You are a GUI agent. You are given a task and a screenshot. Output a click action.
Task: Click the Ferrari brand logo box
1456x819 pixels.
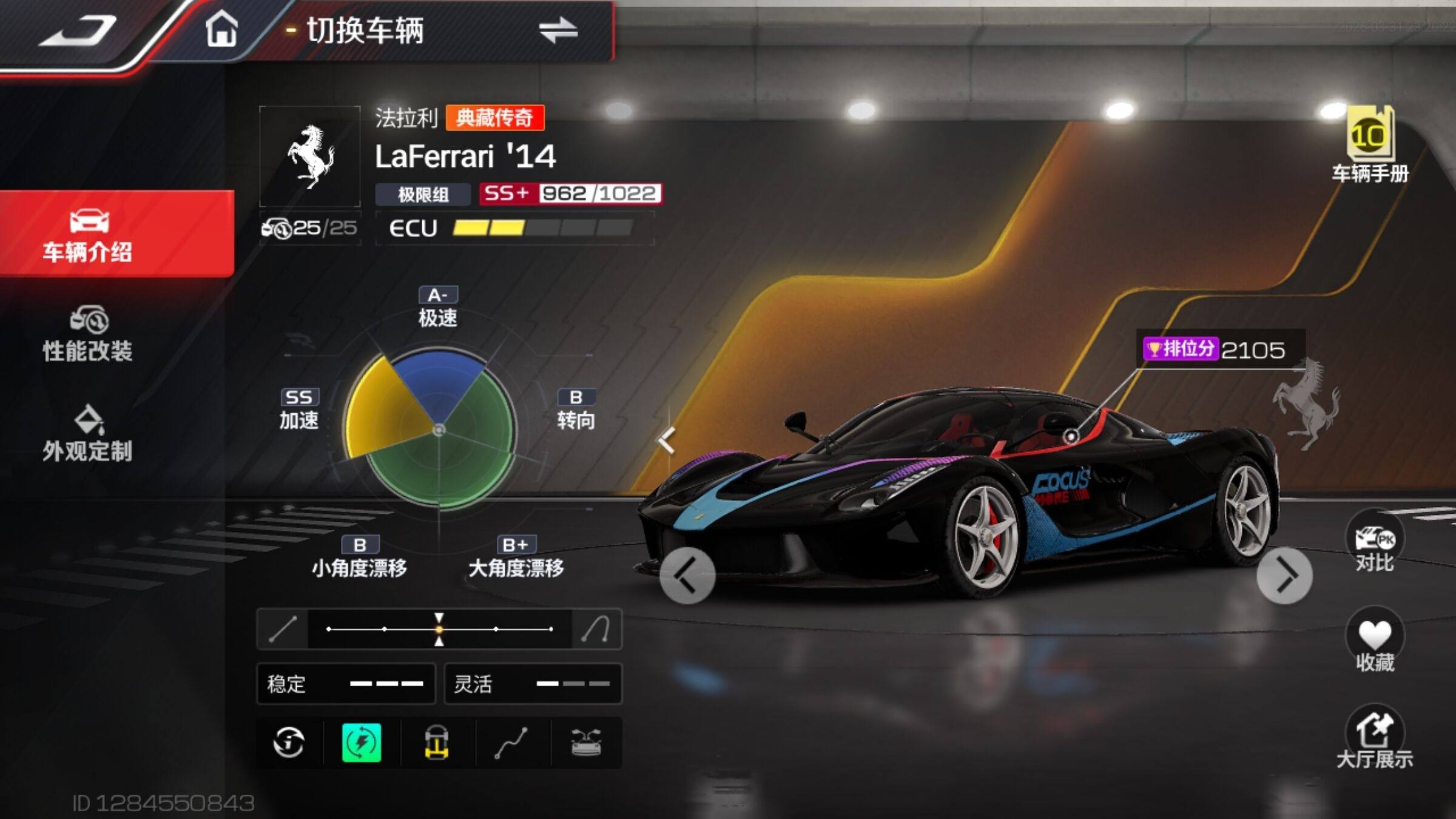pos(310,157)
